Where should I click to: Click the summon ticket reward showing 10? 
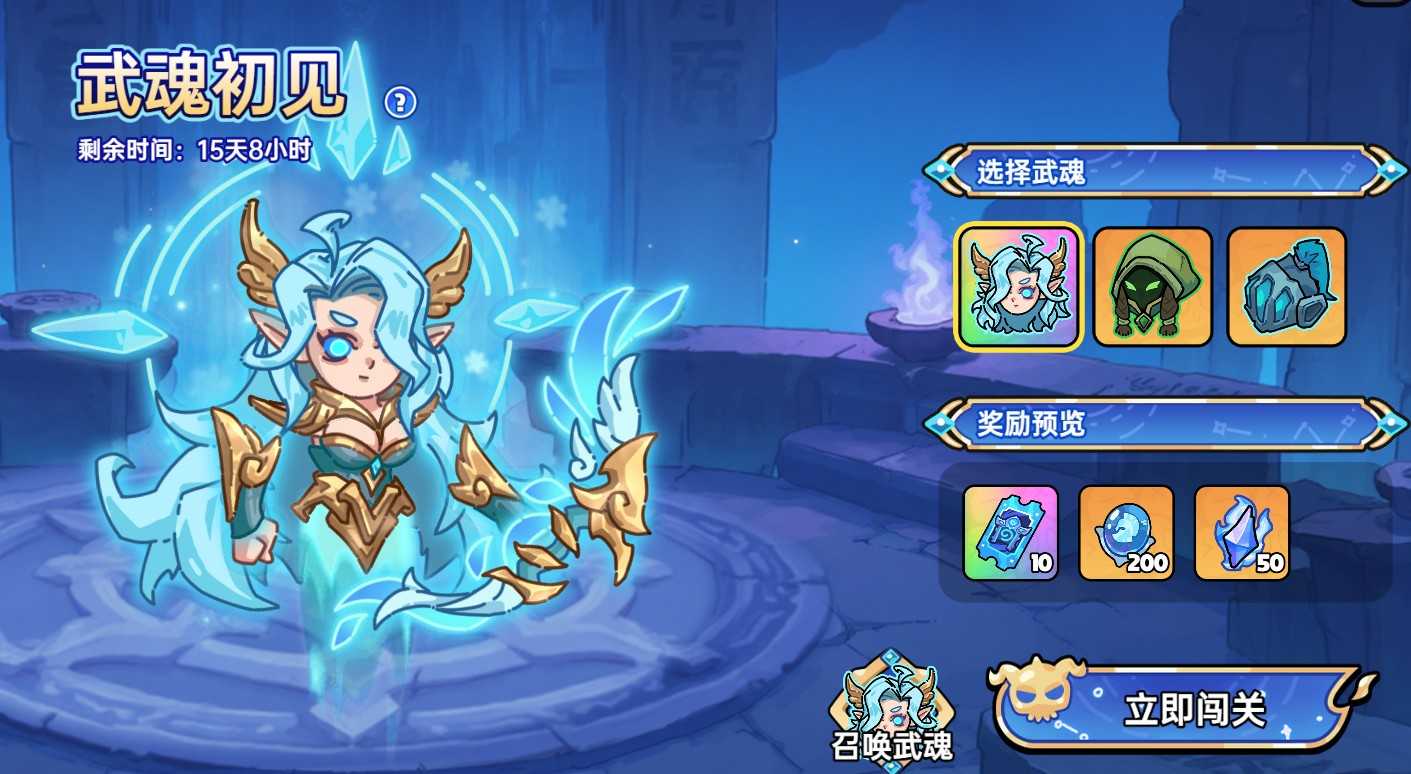1010,532
